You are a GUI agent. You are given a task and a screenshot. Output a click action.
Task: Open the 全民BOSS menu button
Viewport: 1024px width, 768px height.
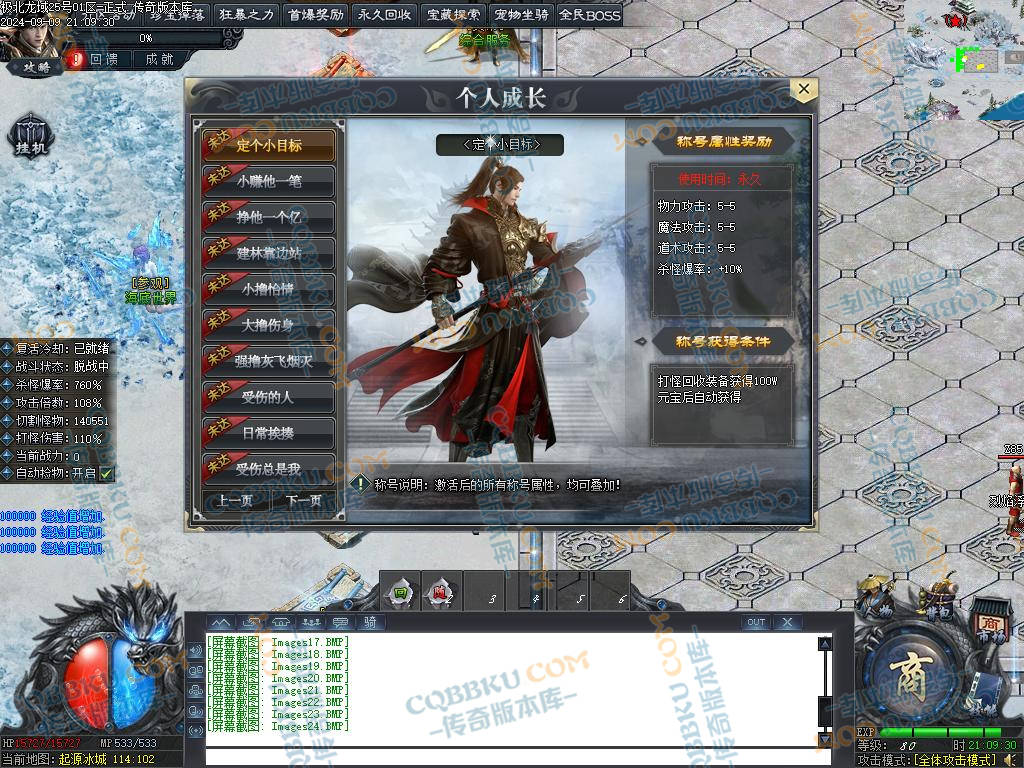[590, 15]
